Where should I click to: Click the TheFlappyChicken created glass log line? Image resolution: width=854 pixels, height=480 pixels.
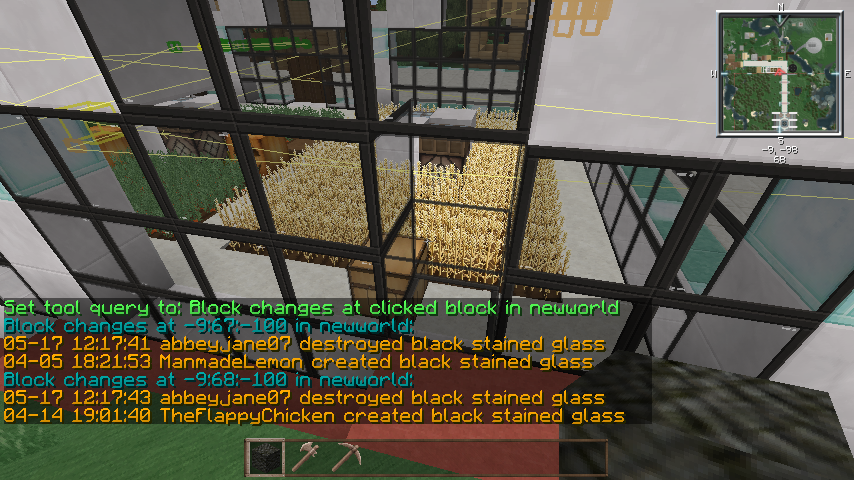[313, 415]
